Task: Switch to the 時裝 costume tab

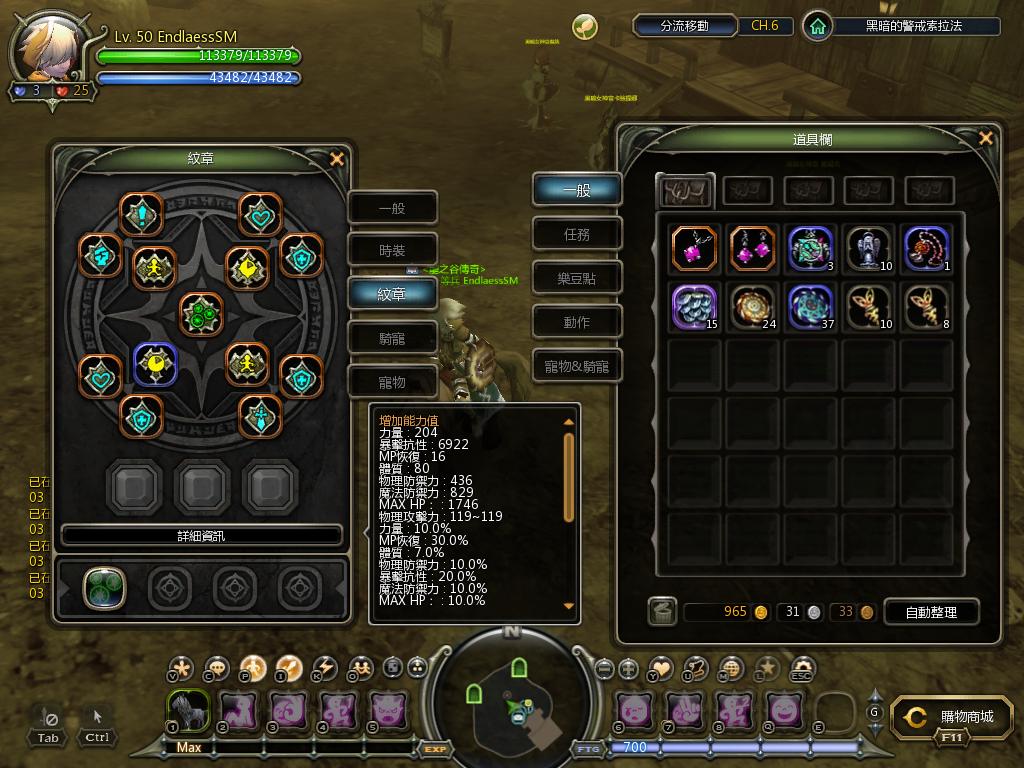Action: [392, 251]
